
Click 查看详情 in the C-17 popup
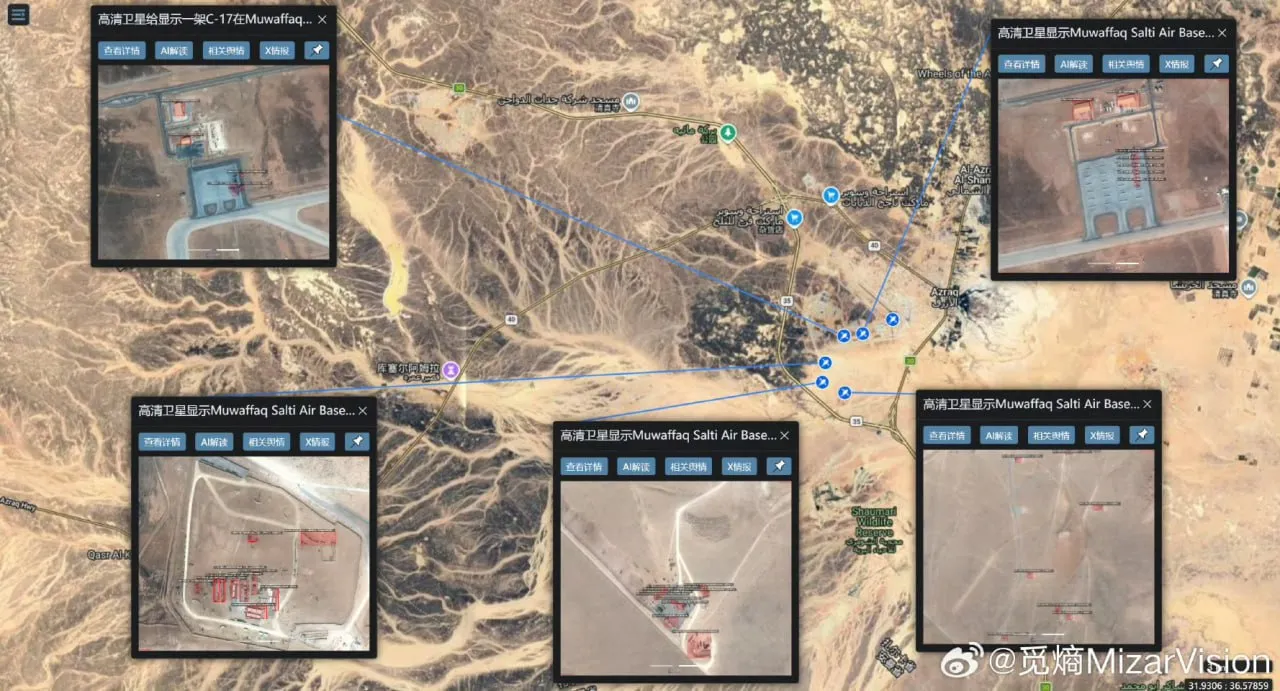[x=120, y=50]
